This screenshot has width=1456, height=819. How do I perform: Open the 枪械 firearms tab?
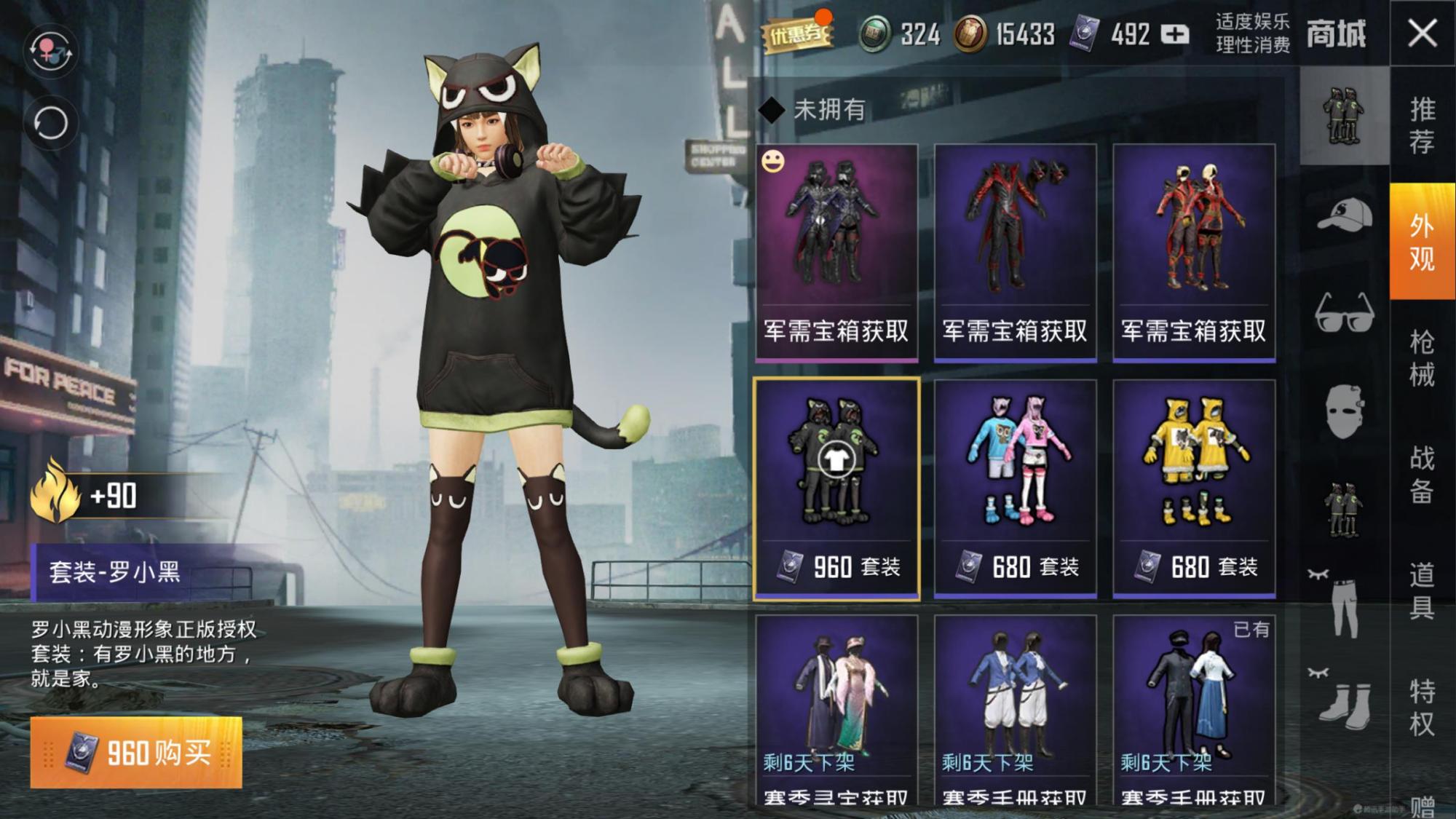(x=1422, y=358)
